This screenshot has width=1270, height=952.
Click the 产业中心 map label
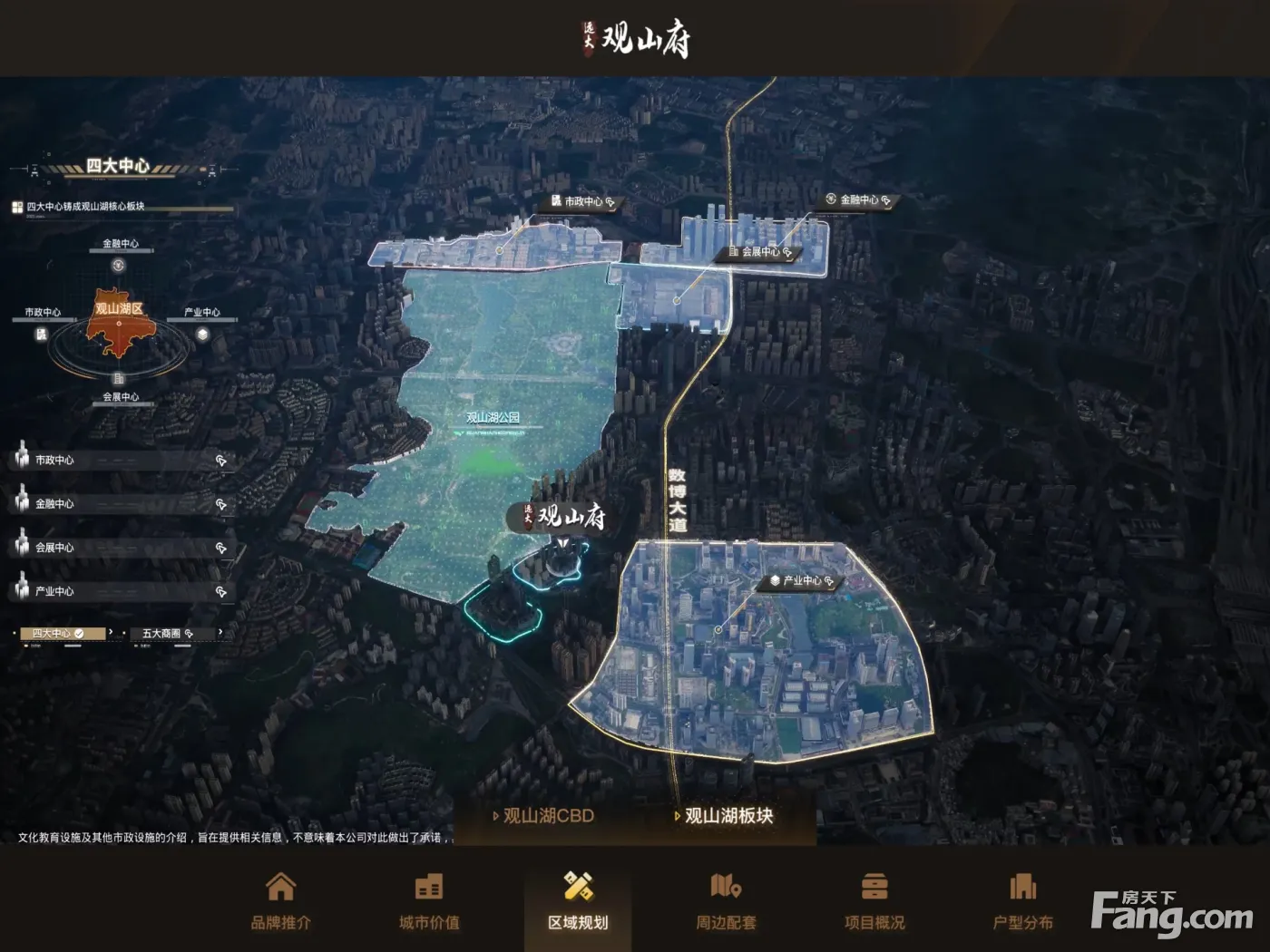803,581
